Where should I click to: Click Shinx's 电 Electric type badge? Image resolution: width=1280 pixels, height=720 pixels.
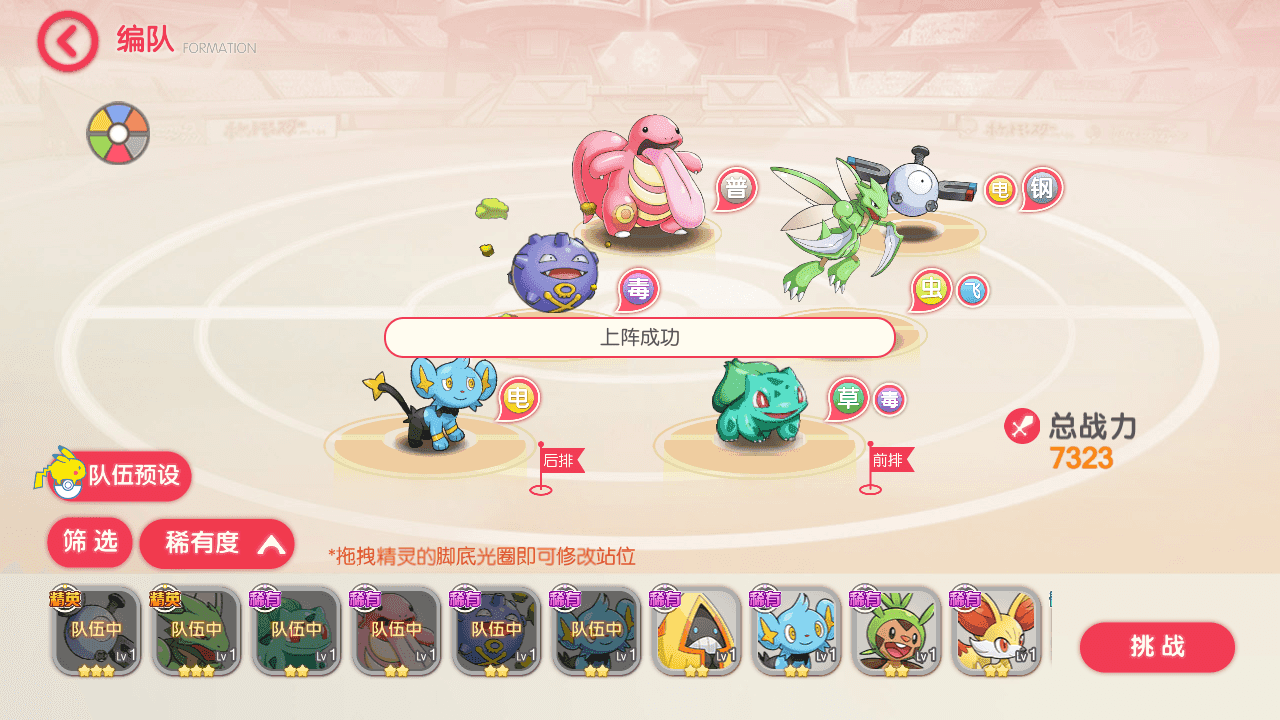pyautogui.click(x=519, y=397)
